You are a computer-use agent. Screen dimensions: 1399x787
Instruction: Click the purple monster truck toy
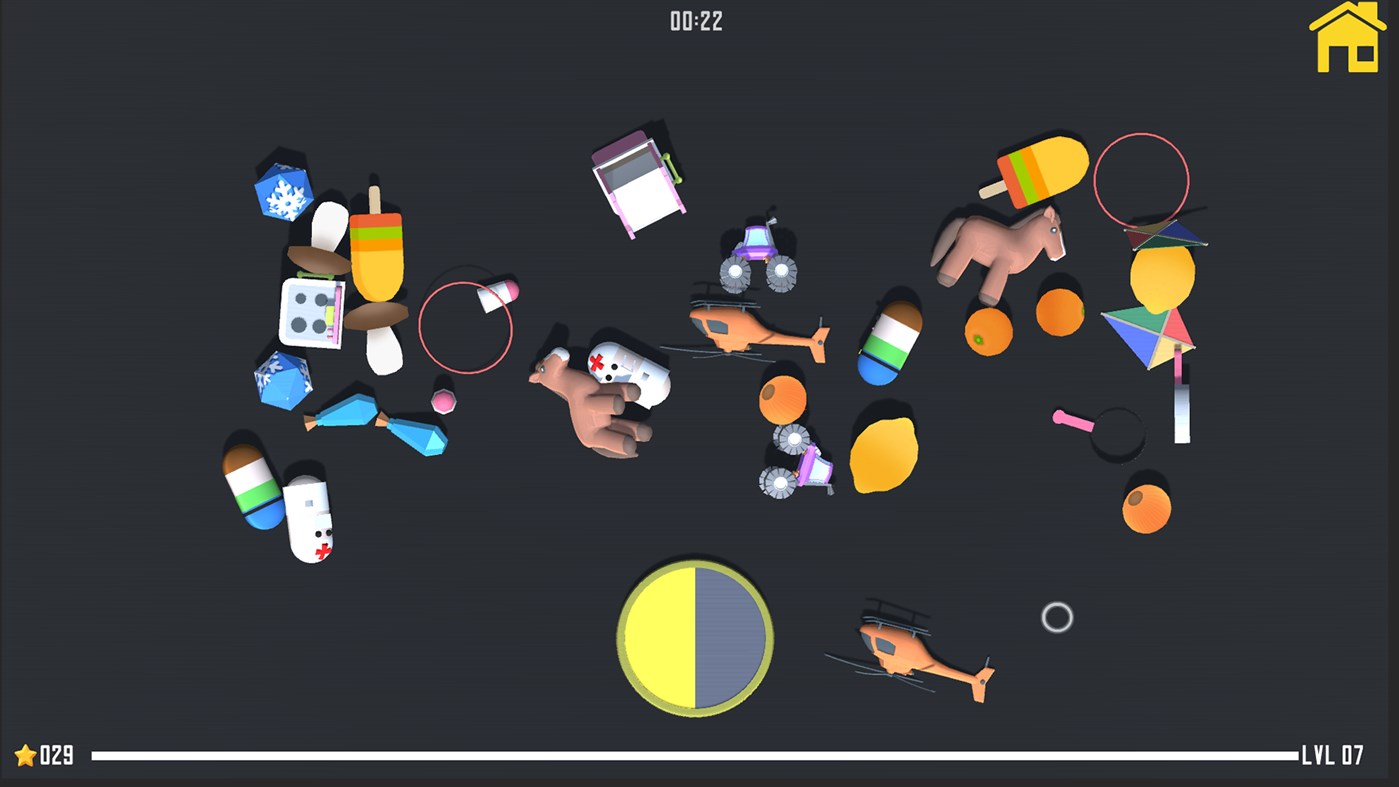click(755, 250)
